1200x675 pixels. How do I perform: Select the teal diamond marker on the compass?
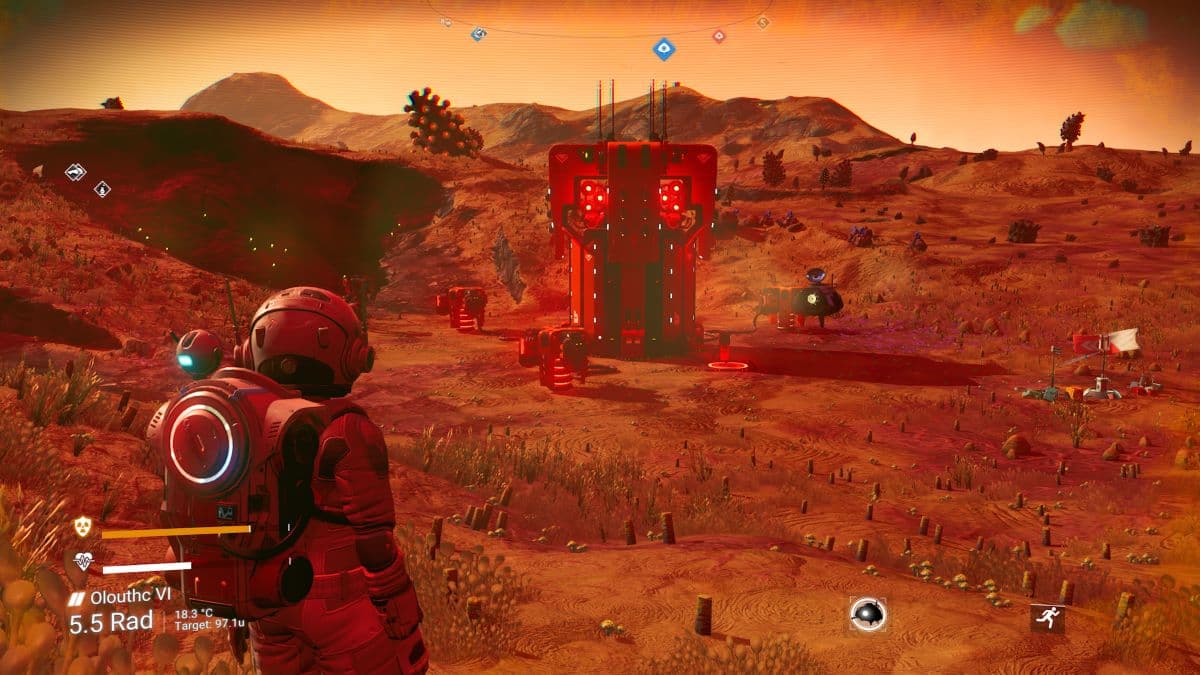click(479, 34)
